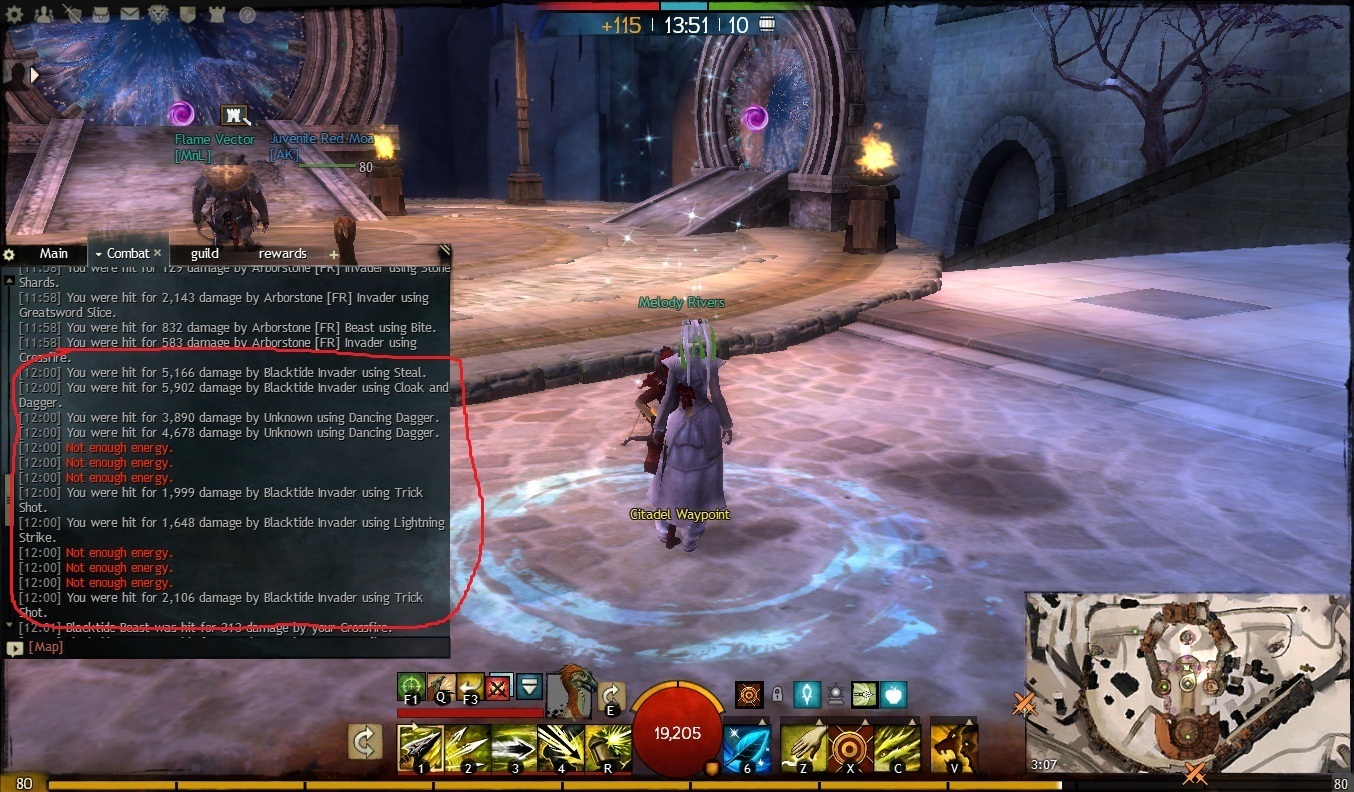
Task: Open the mail envelope icon
Action: (129, 14)
